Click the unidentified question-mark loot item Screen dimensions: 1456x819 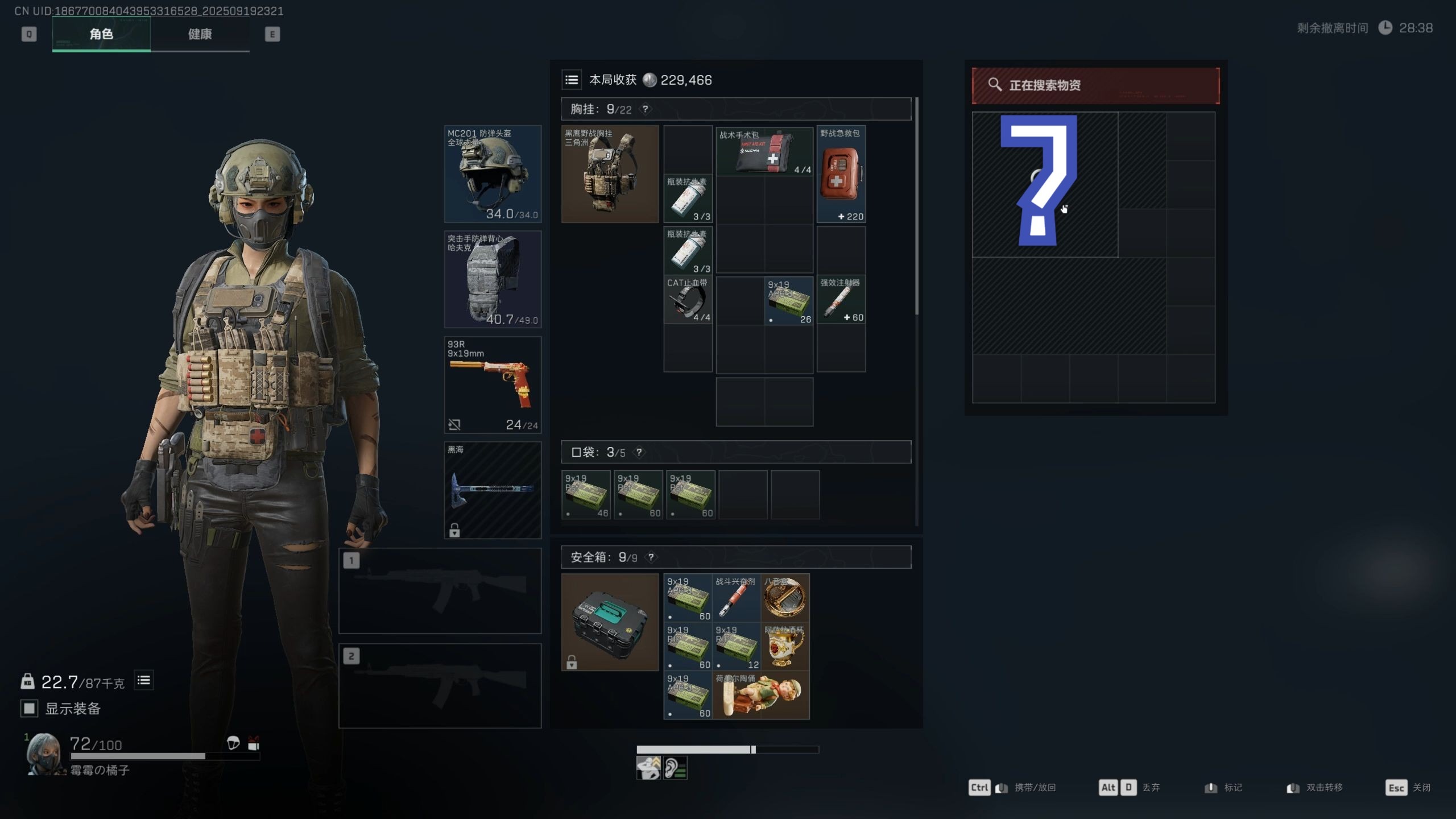(x=1044, y=184)
